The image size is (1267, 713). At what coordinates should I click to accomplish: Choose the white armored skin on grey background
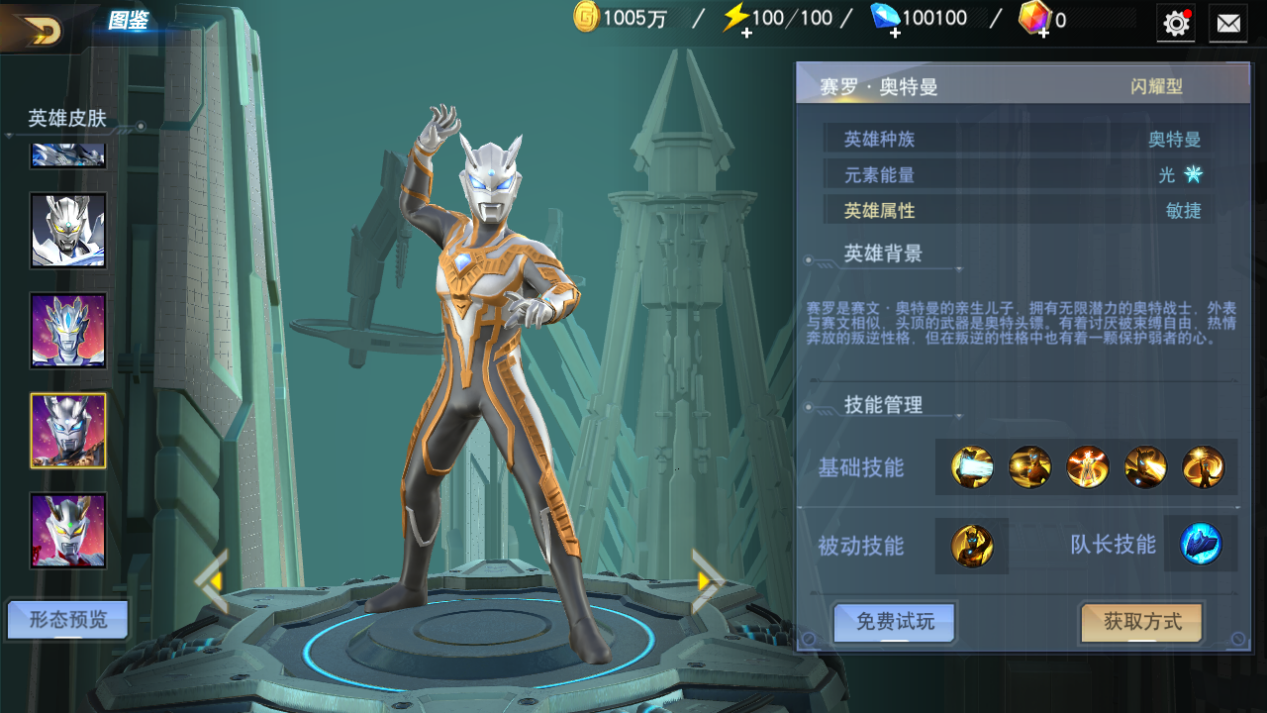point(68,231)
